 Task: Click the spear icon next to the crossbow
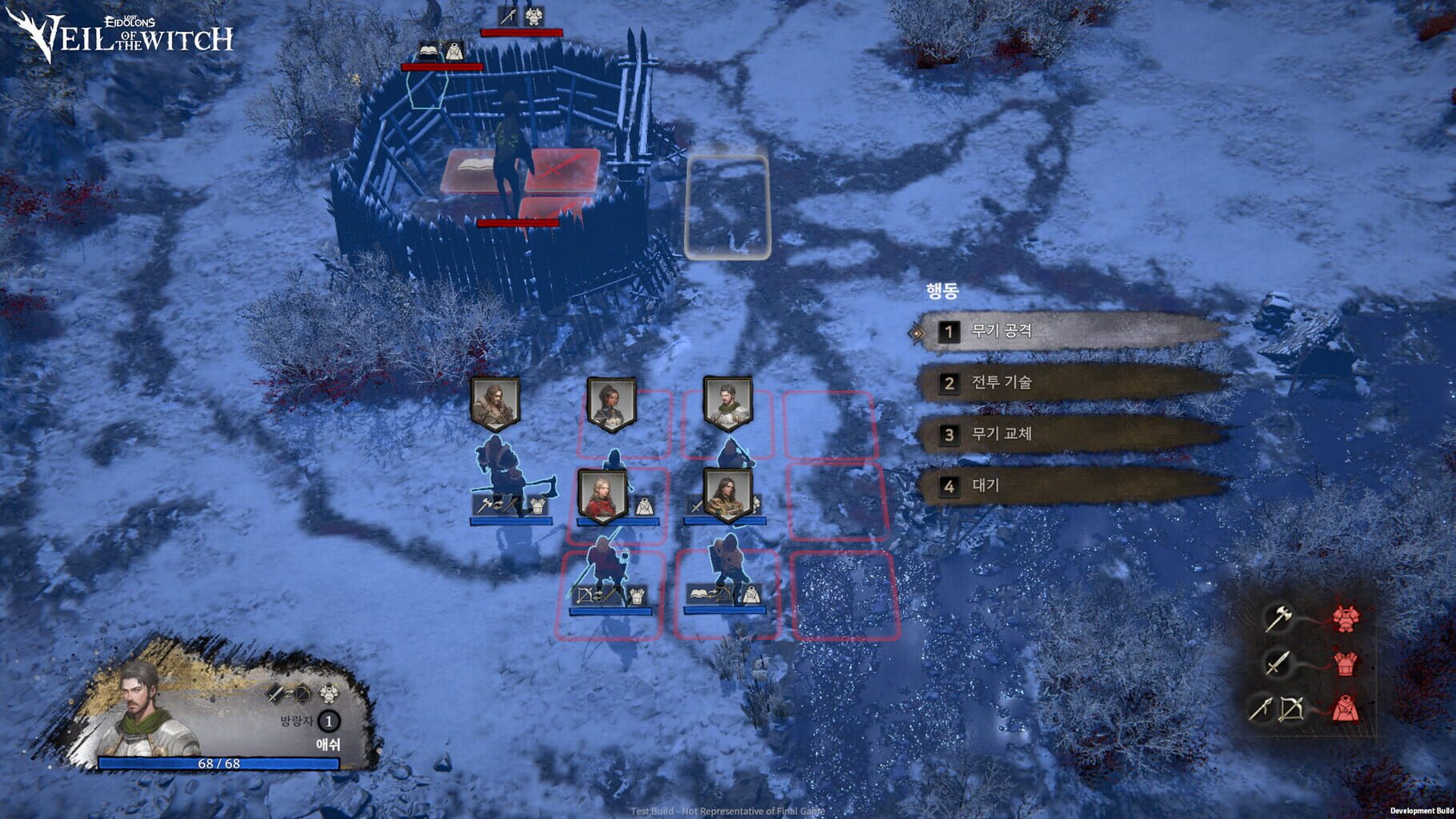point(1261,707)
